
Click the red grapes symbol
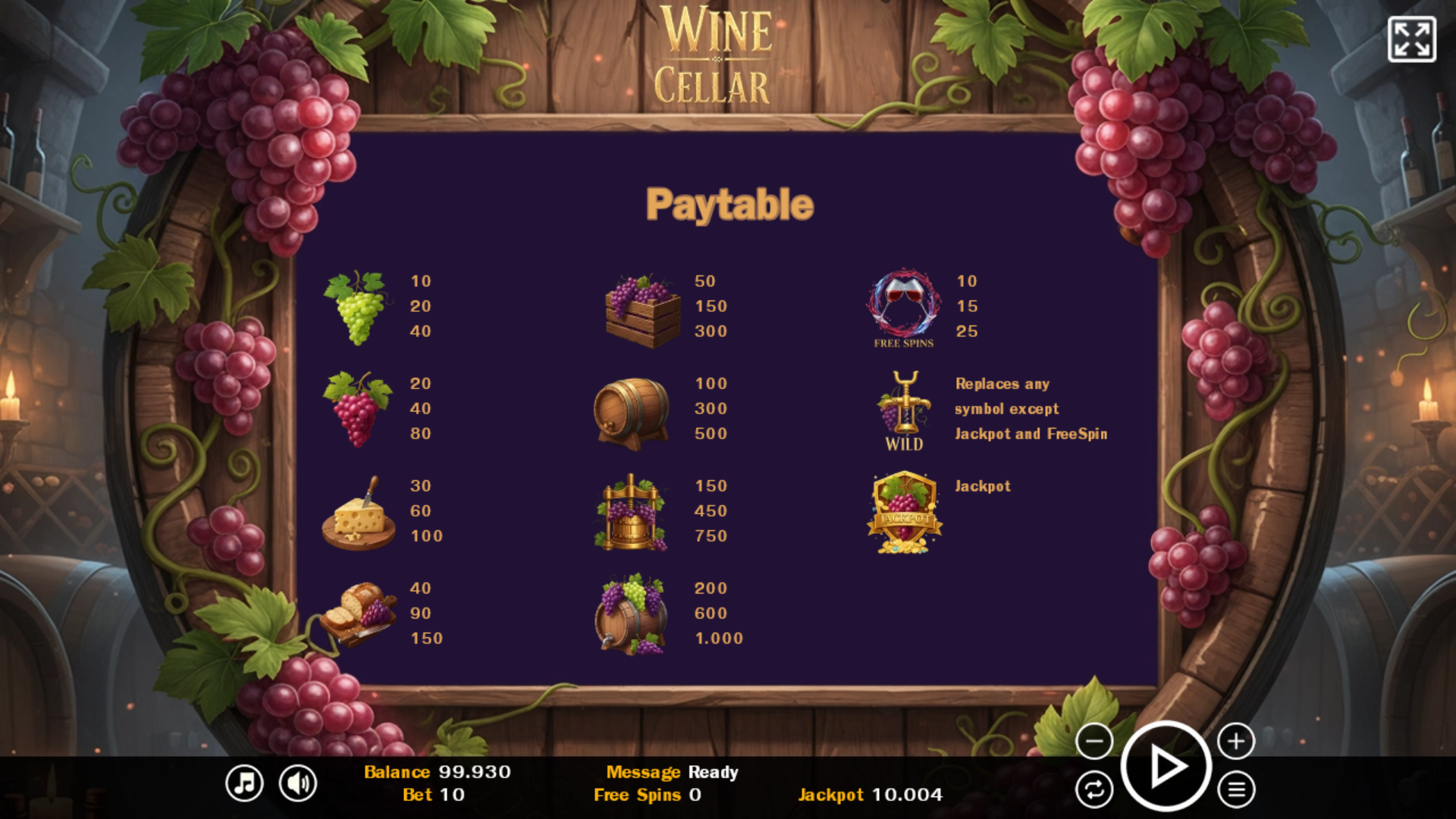pos(358,409)
